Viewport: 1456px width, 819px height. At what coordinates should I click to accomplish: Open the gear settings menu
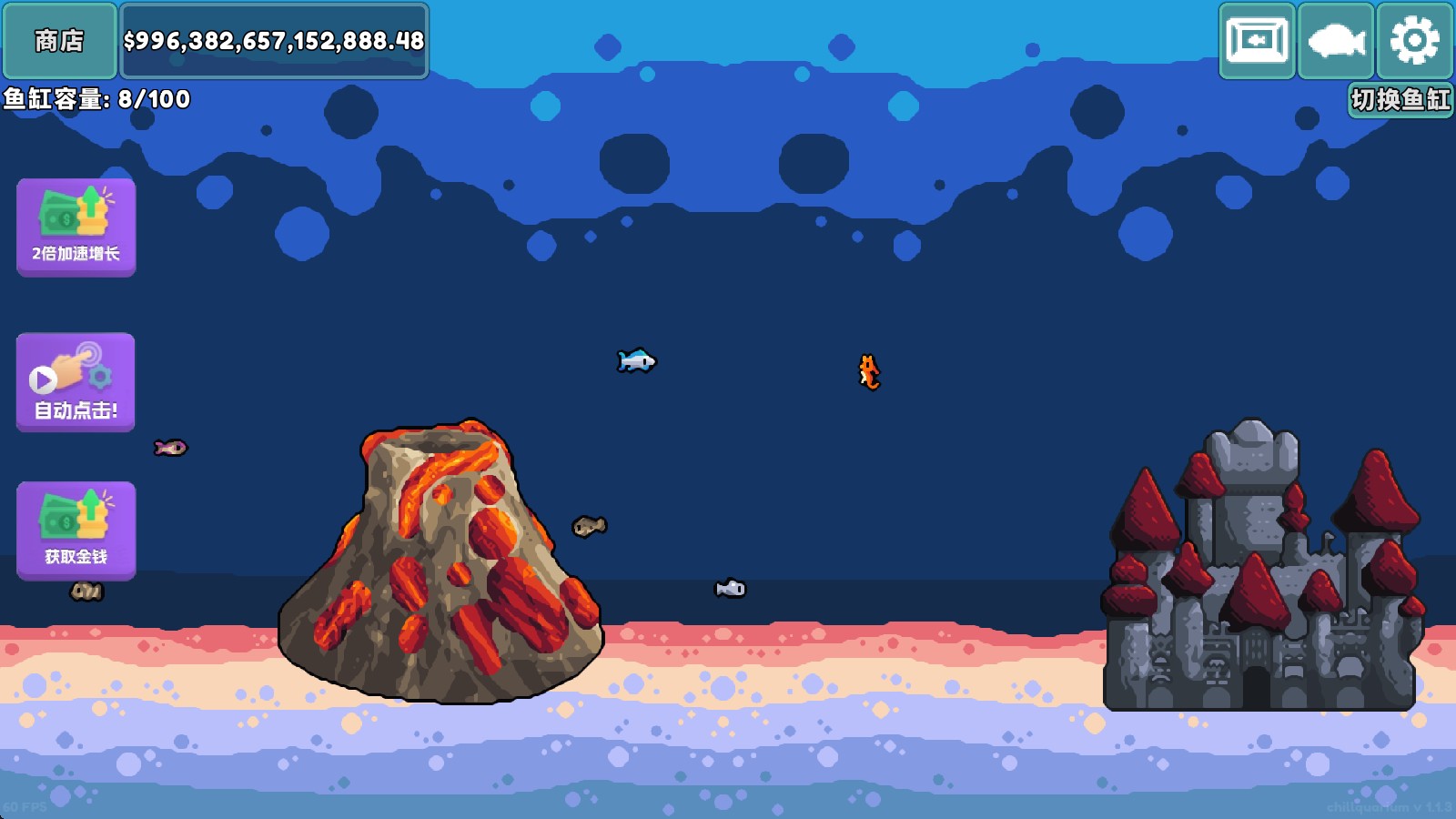(1414, 41)
